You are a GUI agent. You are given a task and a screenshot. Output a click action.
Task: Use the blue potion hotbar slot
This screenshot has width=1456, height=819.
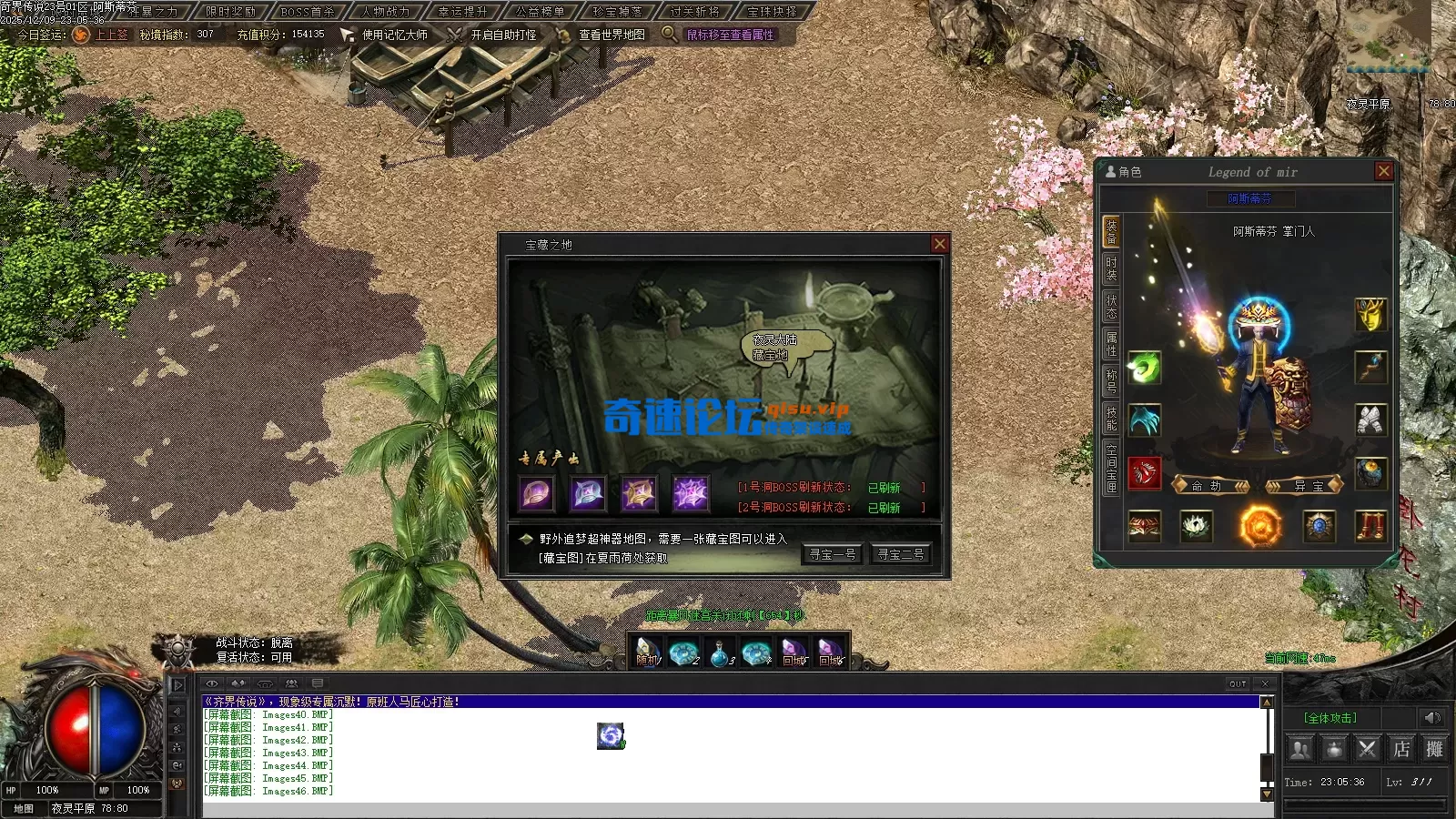(720, 653)
